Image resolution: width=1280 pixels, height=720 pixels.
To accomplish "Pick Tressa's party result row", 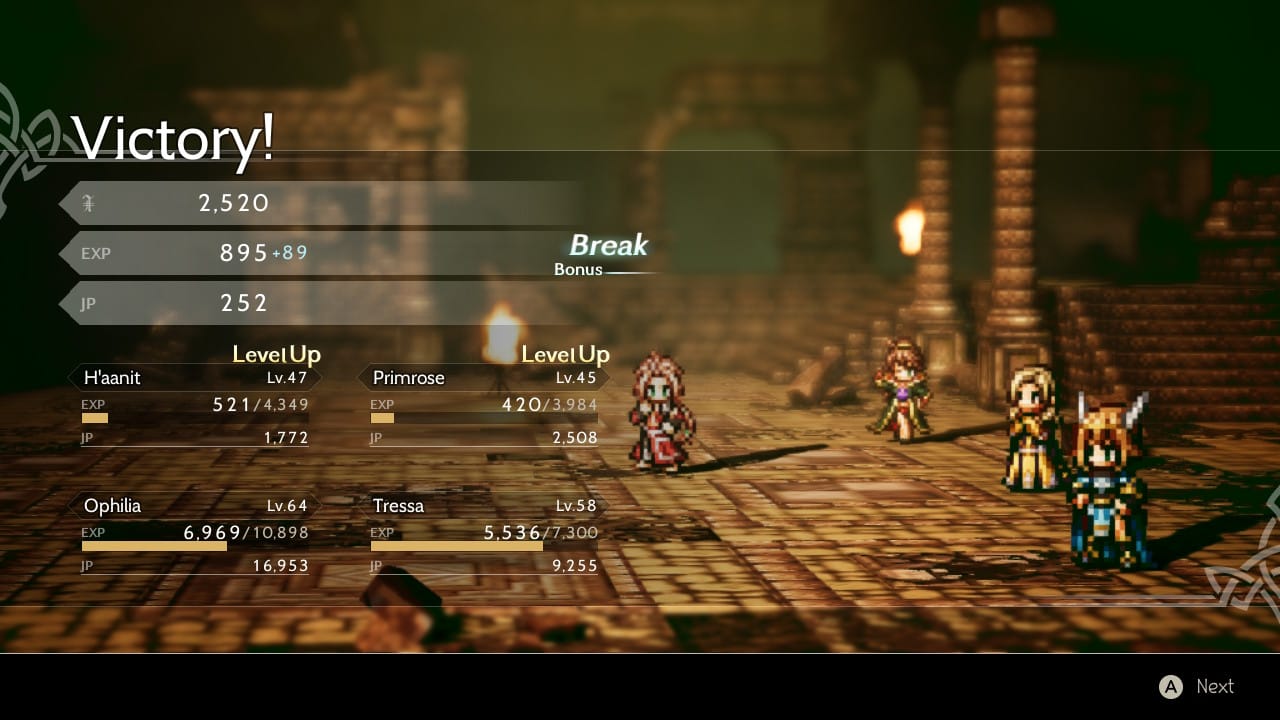I will [484, 506].
